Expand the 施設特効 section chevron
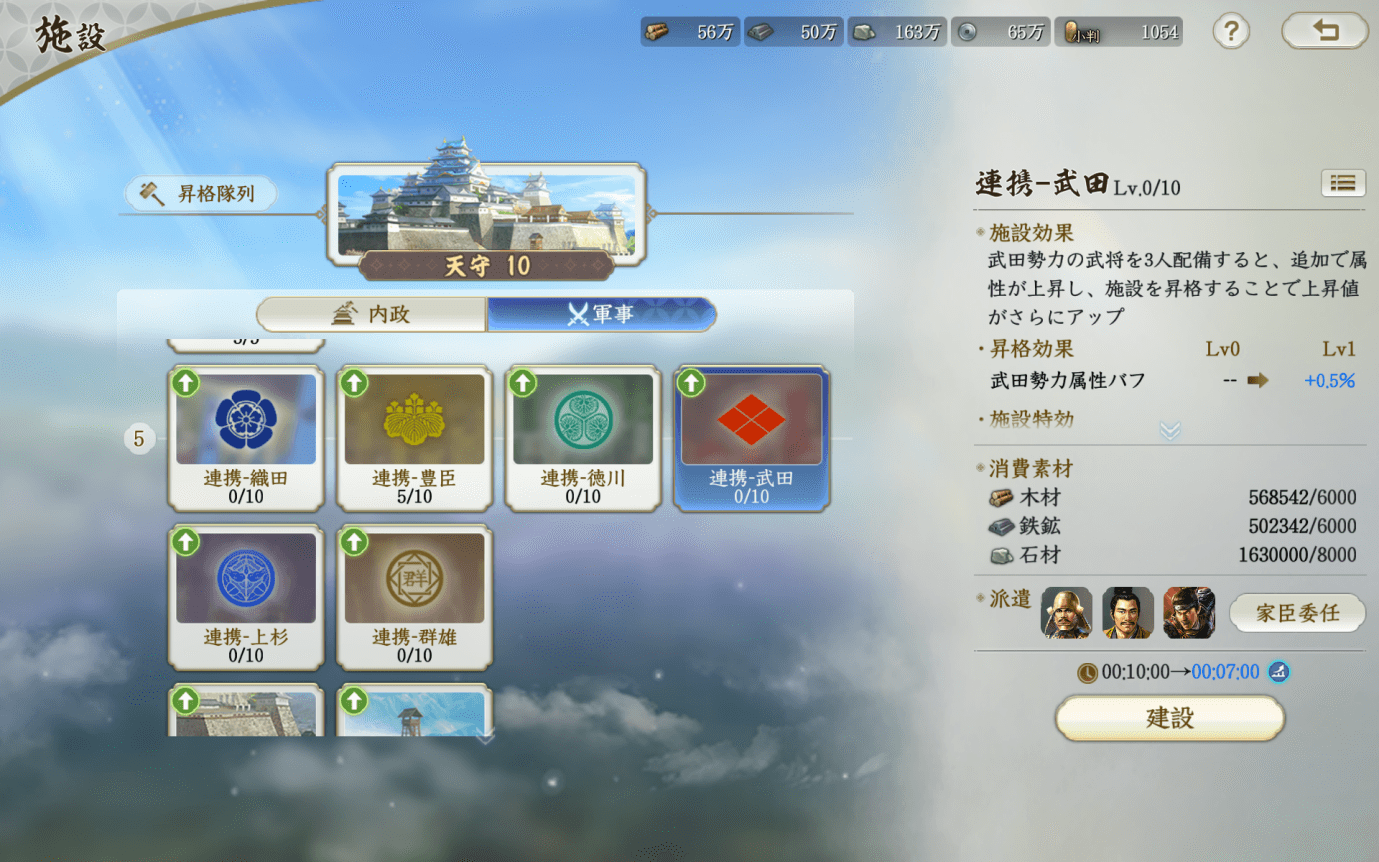The height and width of the screenshot is (862, 1379). 1167,430
